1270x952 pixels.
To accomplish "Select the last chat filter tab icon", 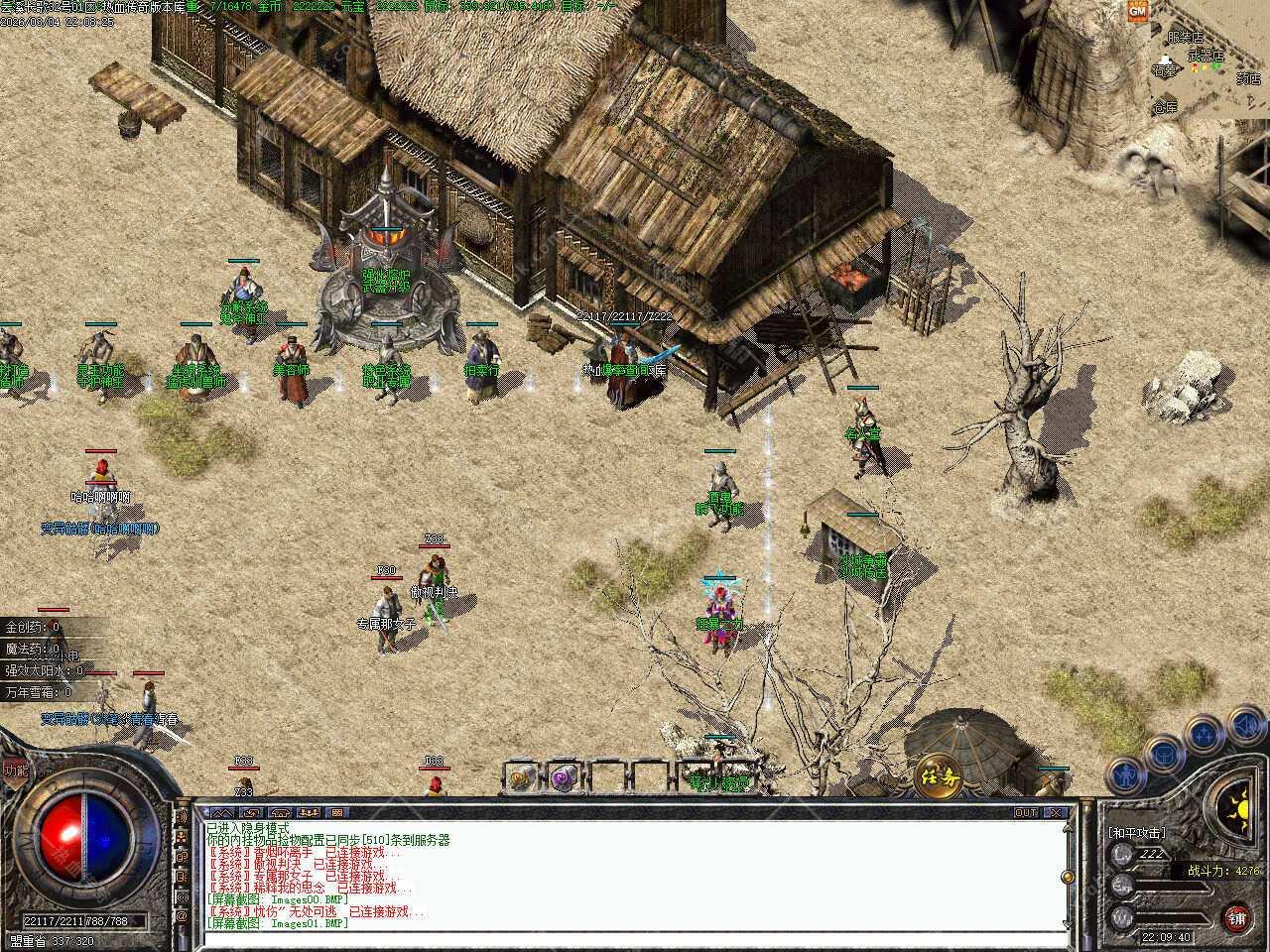I will point(335,812).
